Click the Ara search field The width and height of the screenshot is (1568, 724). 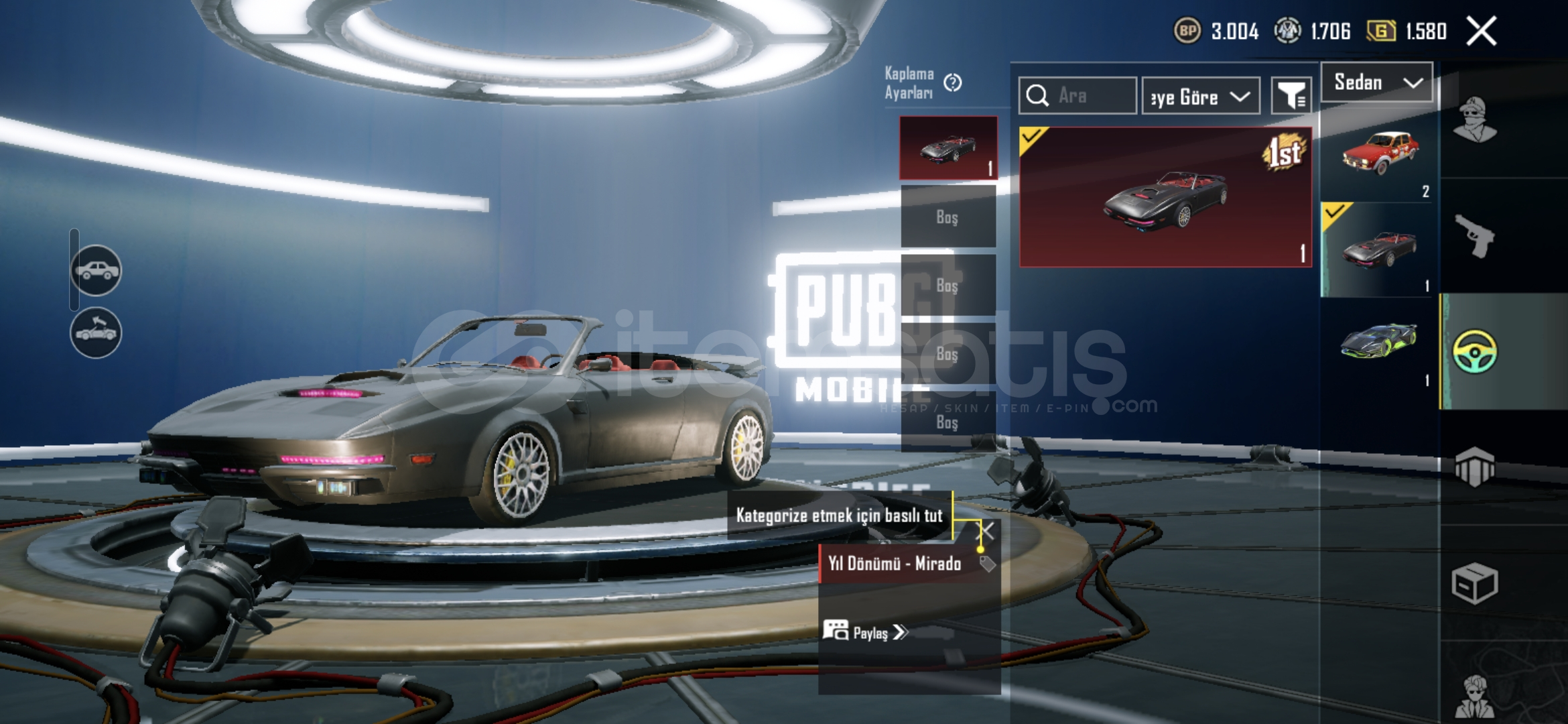click(1077, 96)
